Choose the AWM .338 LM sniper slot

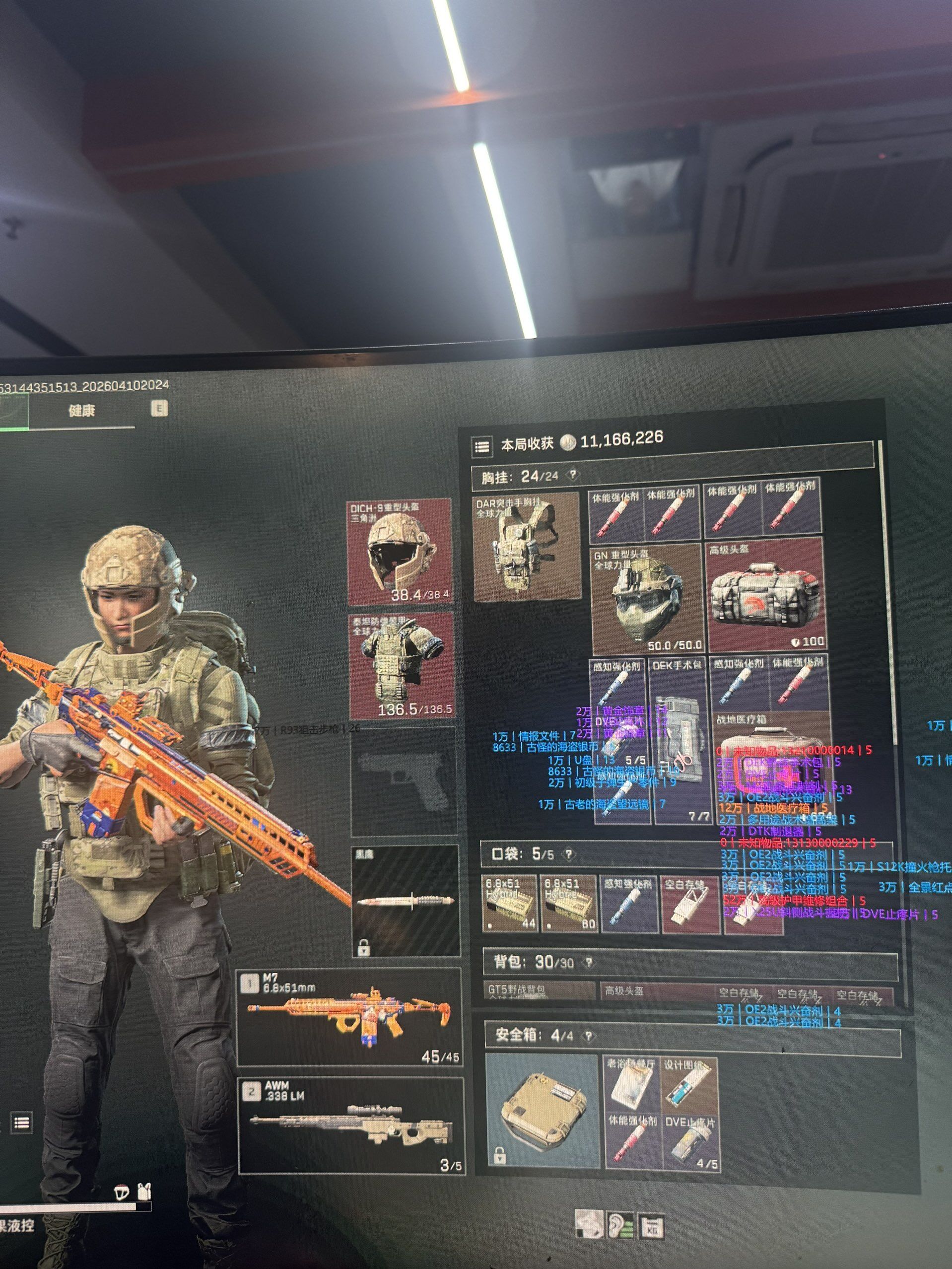click(350, 1126)
